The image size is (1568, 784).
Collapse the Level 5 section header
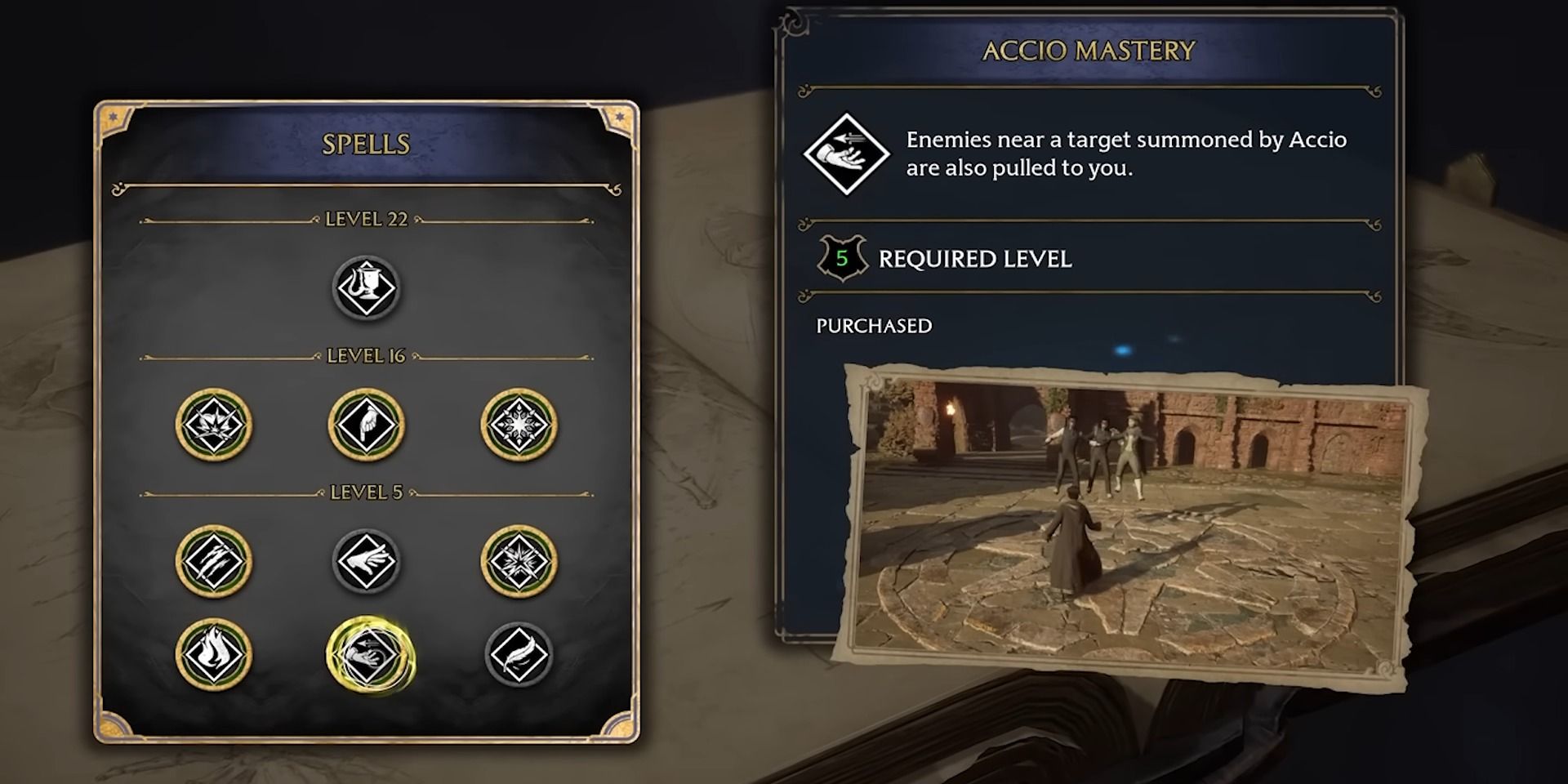point(366,492)
